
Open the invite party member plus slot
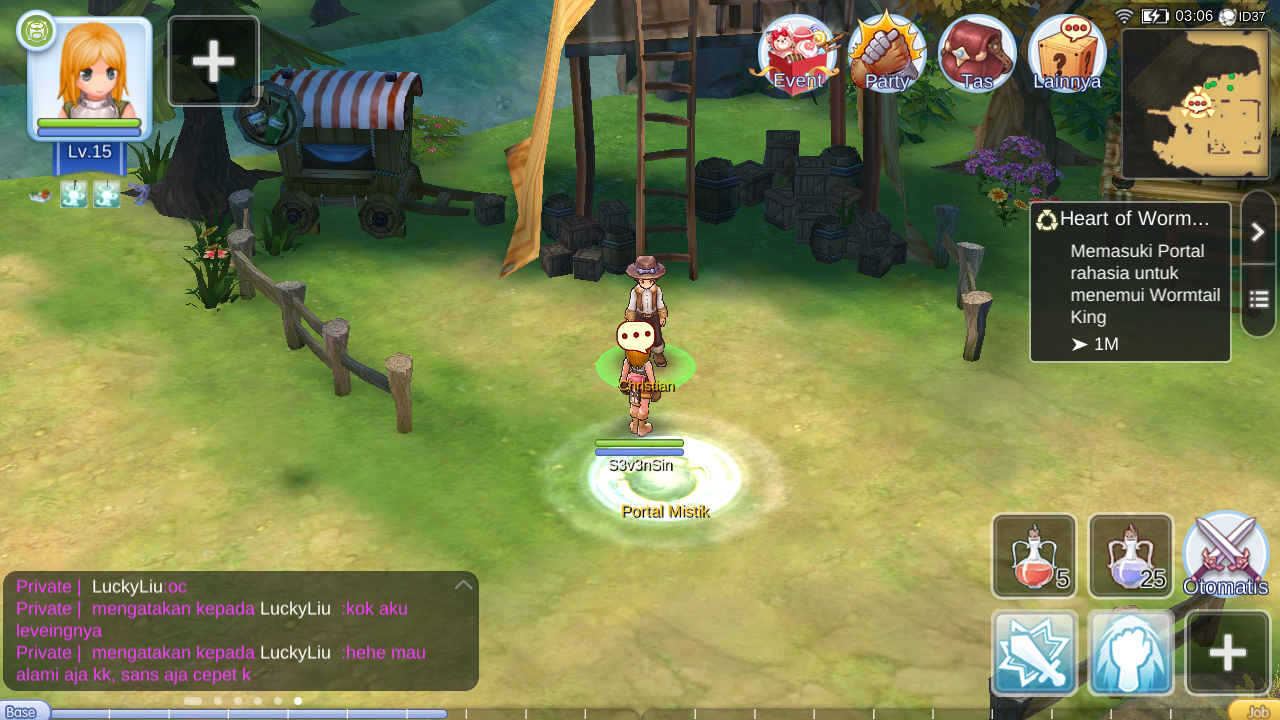pos(212,60)
